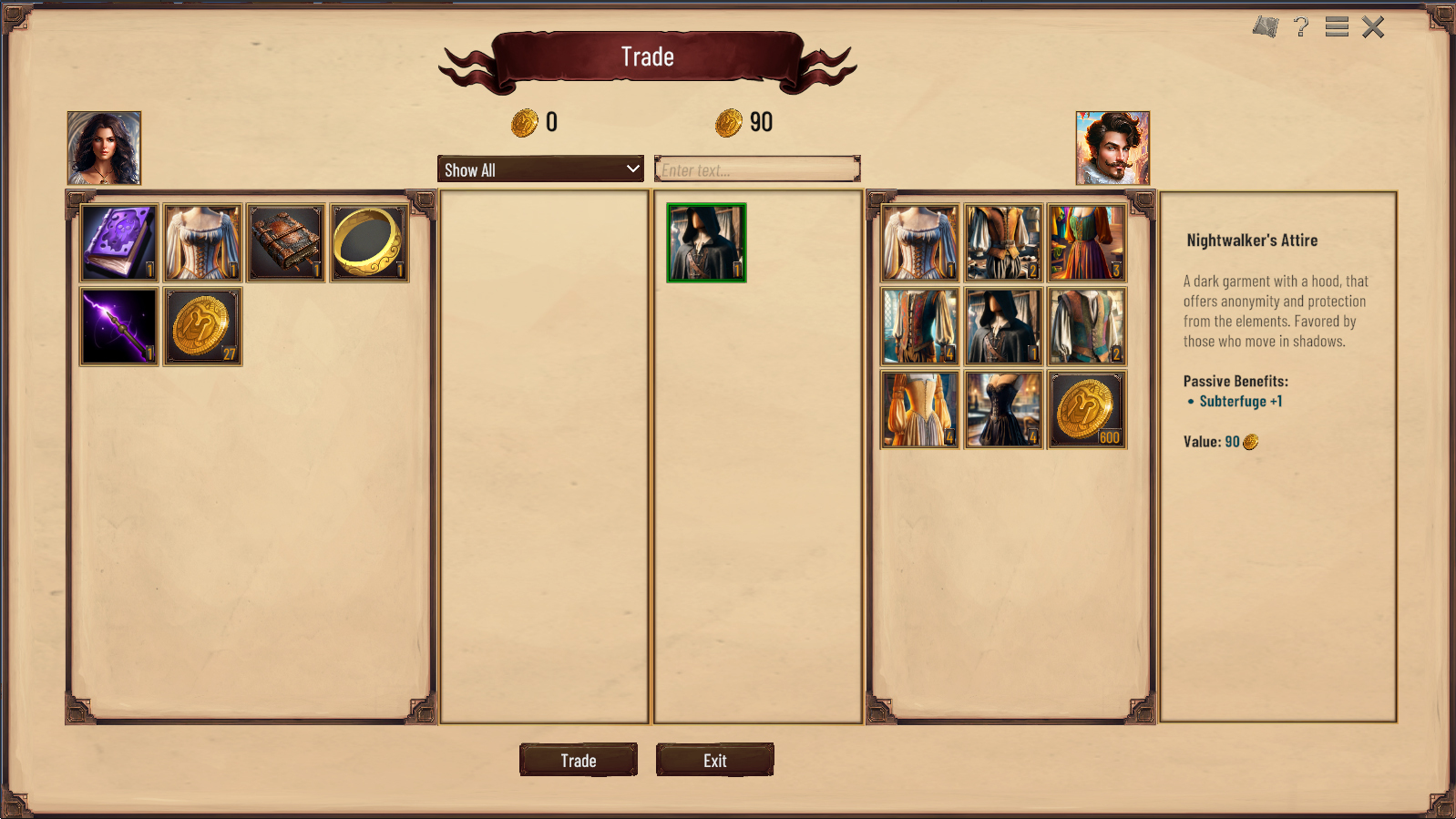1456x819 pixels.
Task: Click your character's portrait on the left
Action: 104,147
